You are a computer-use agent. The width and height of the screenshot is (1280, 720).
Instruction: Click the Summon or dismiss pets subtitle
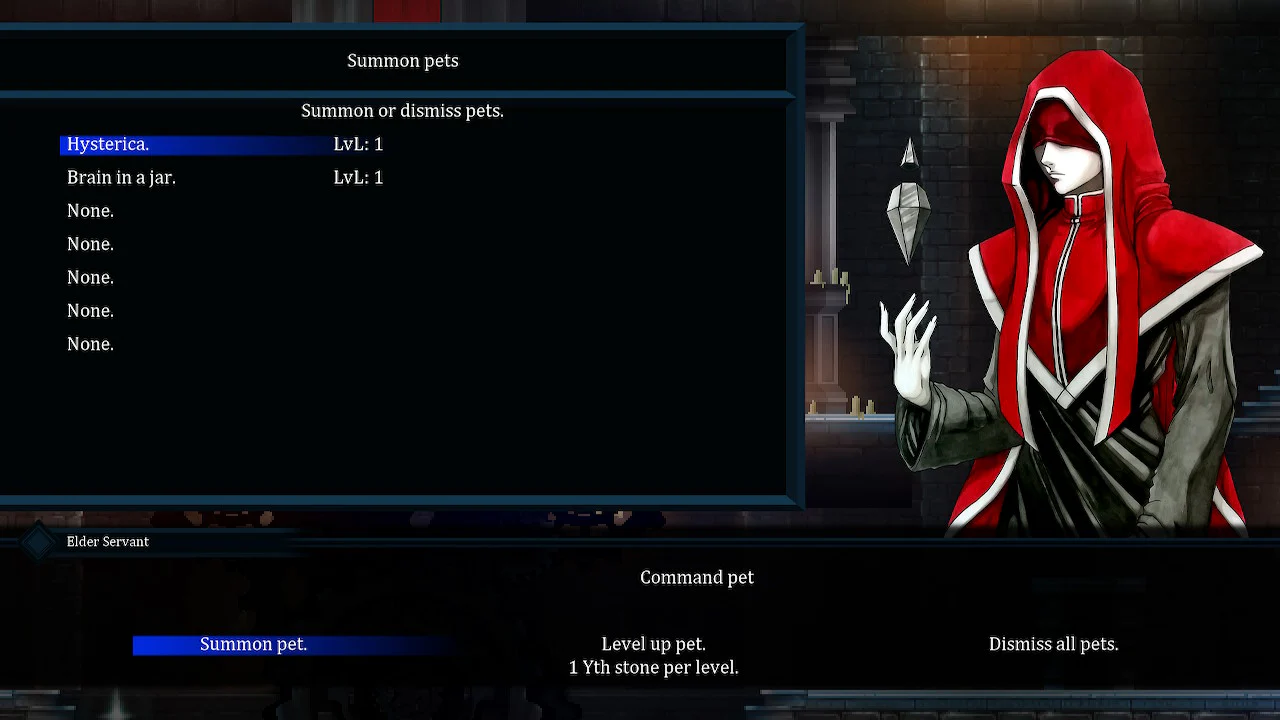[x=402, y=111]
